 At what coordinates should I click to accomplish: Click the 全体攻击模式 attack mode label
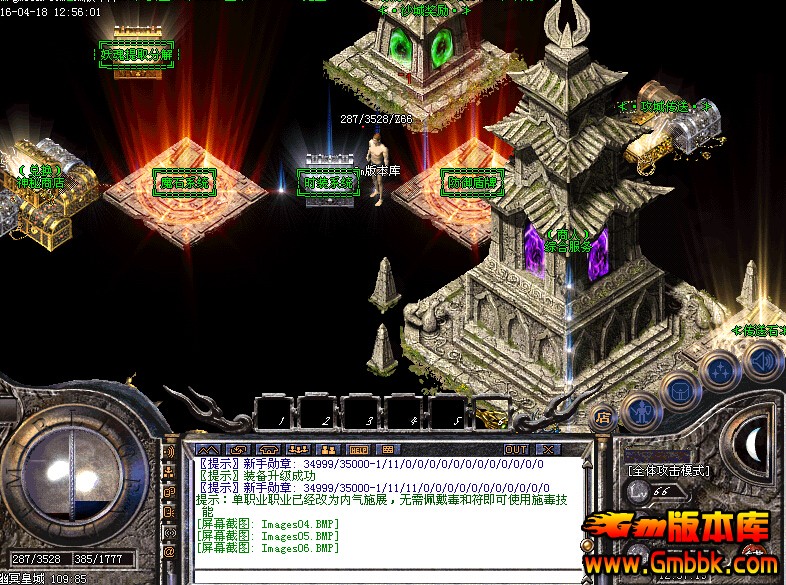[667, 469]
